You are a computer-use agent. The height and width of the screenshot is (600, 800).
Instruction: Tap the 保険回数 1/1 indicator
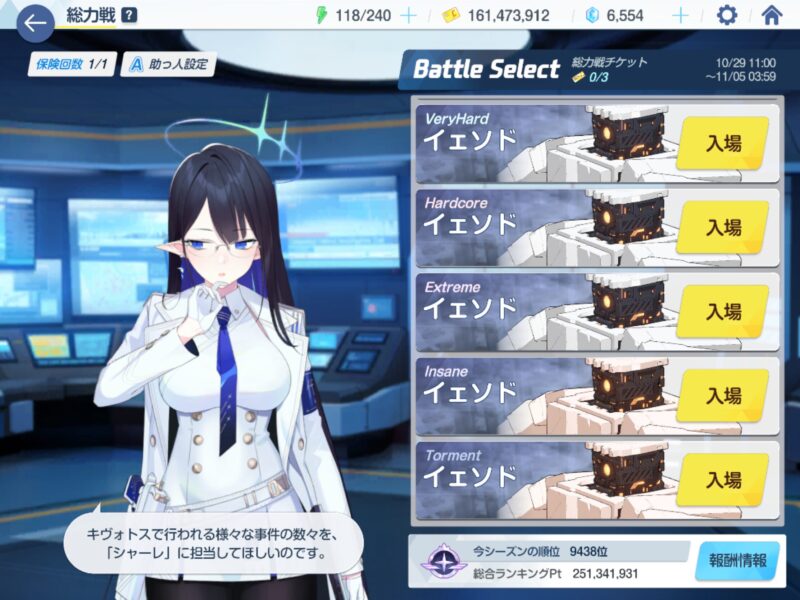[71, 65]
